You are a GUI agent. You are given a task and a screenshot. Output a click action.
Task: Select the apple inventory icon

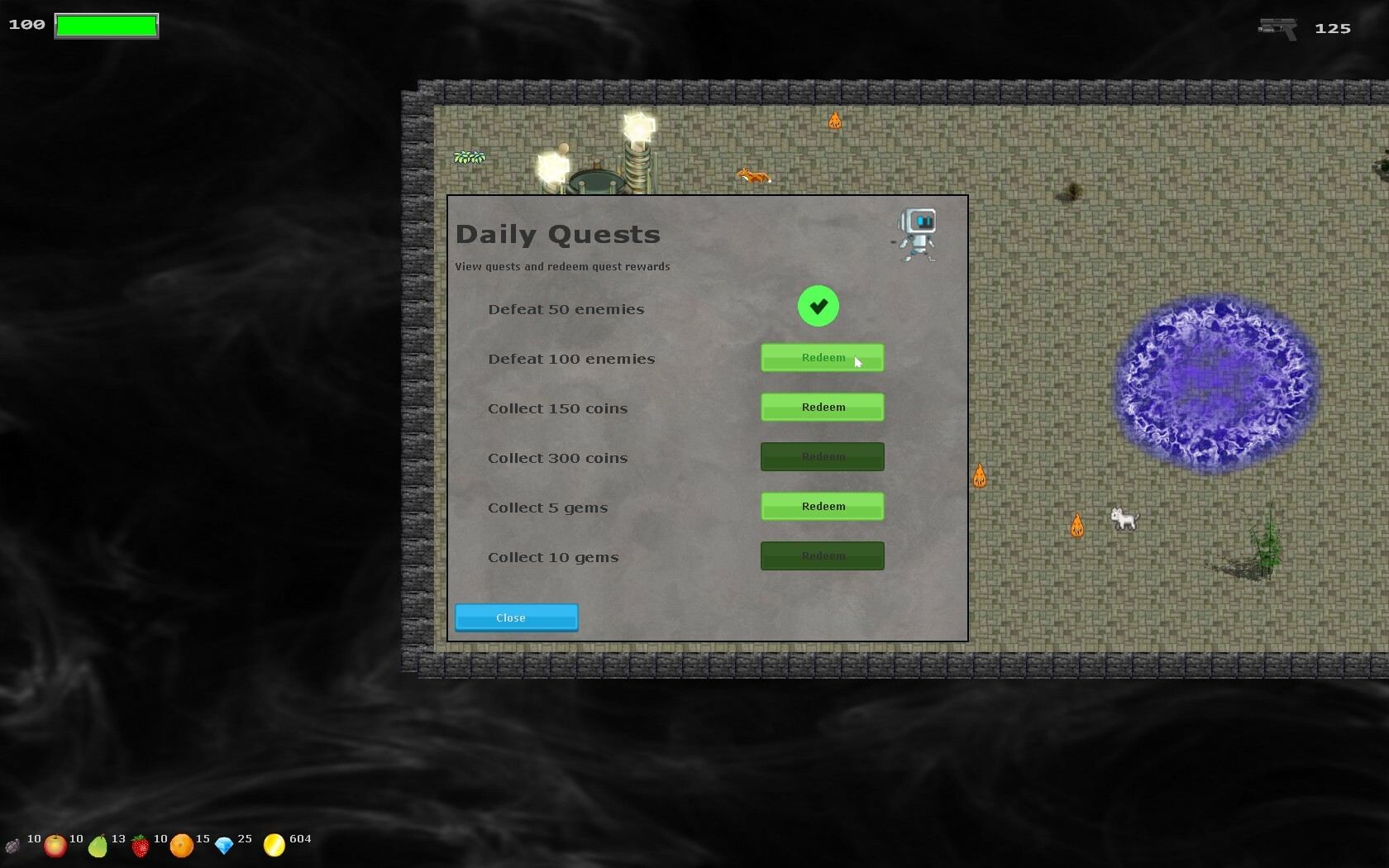tap(55, 845)
